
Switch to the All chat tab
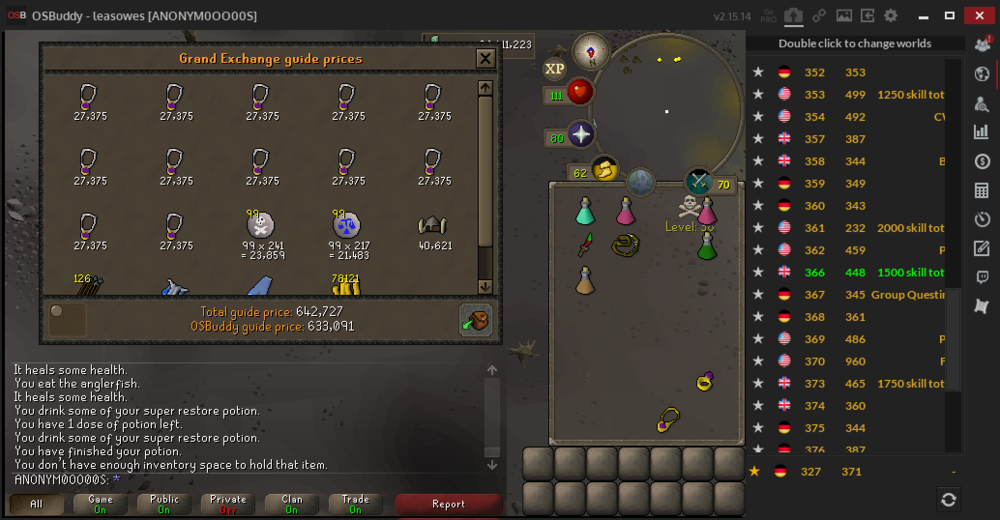[x=37, y=504]
